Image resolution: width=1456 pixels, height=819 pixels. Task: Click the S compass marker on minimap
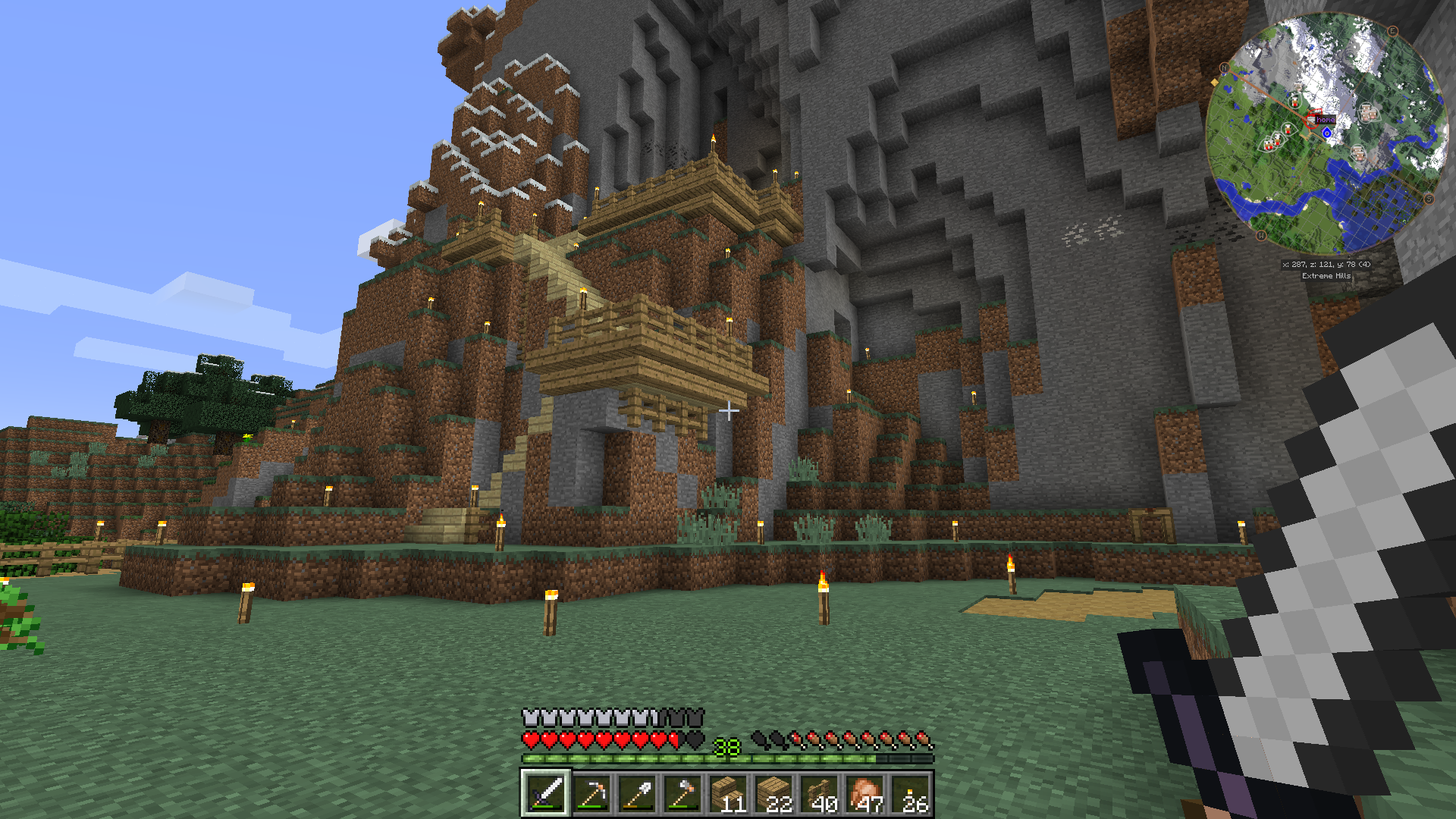click(x=1429, y=199)
